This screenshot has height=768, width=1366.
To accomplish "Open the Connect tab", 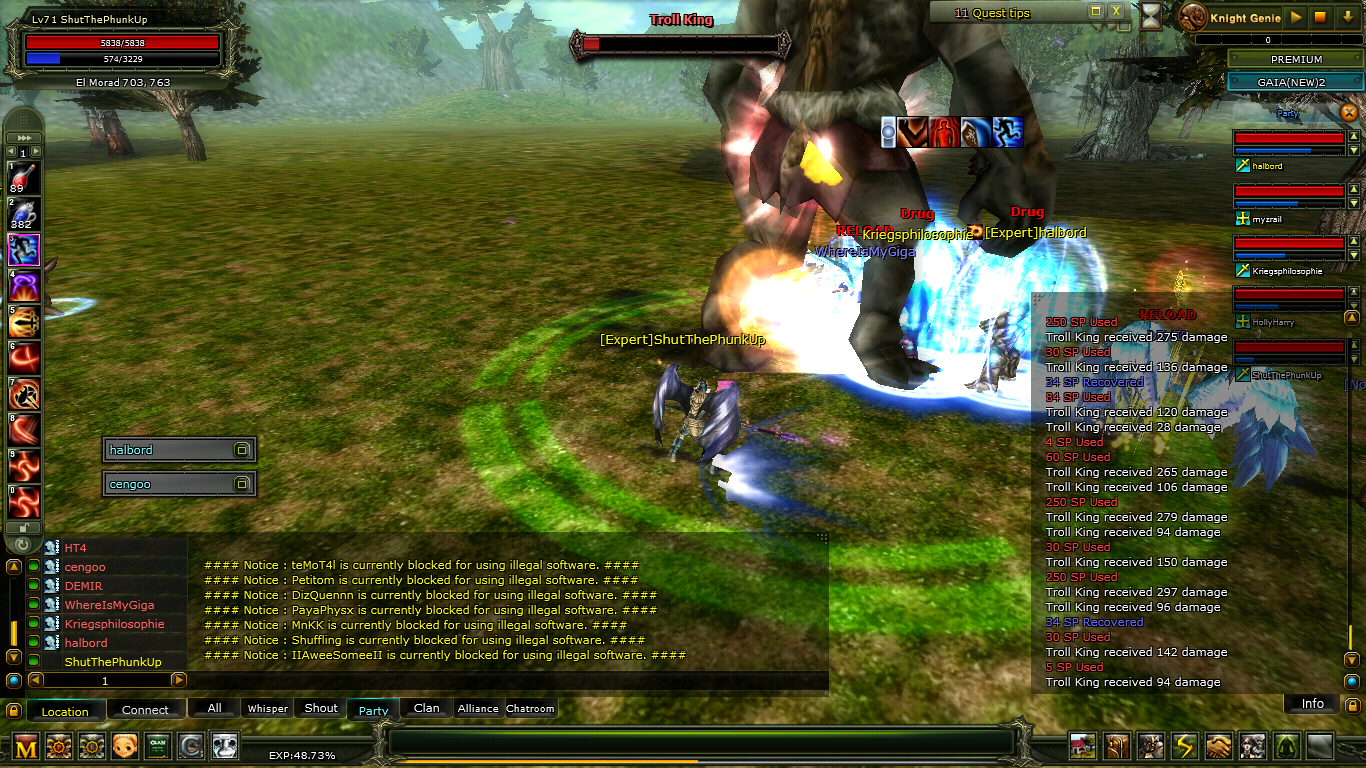I will coord(146,710).
